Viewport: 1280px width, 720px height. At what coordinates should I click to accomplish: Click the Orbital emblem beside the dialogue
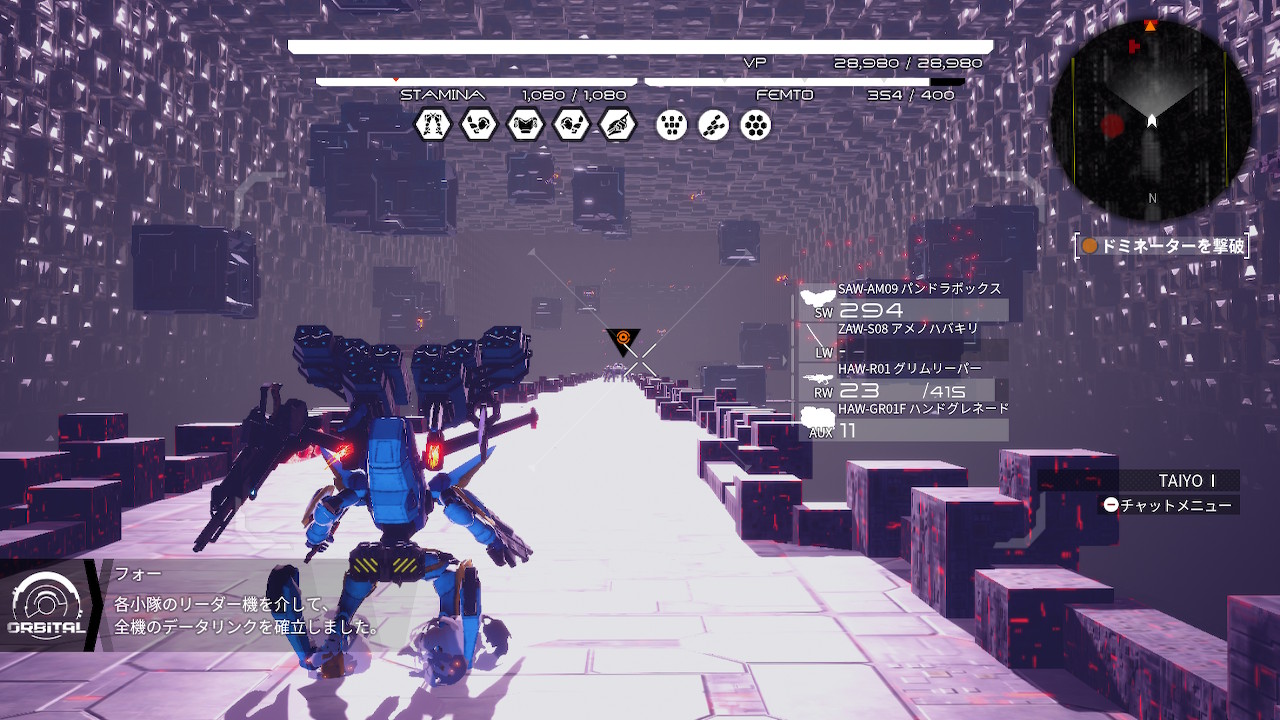[x=44, y=605]
